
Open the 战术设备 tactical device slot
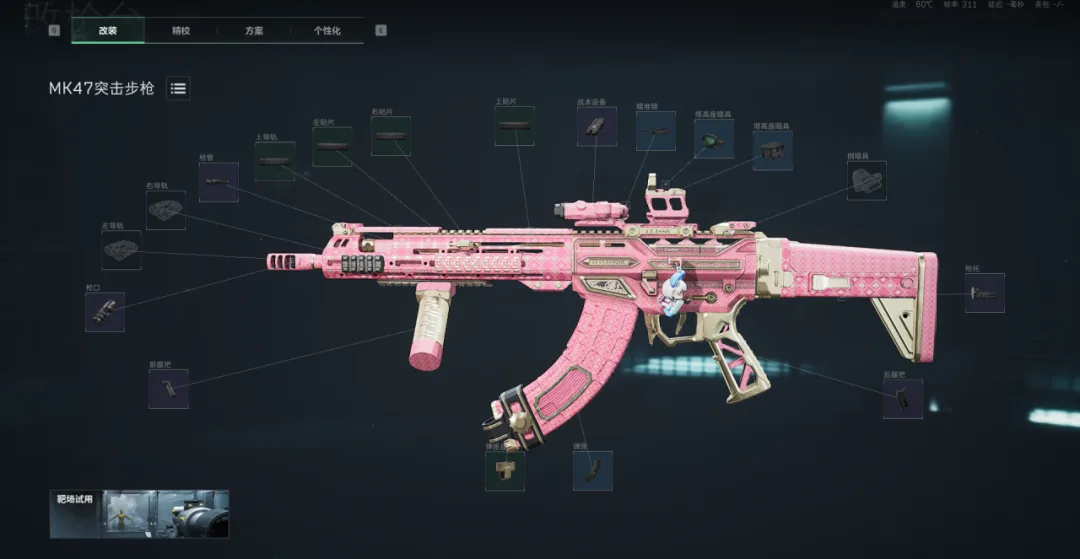tap(596, 127)
